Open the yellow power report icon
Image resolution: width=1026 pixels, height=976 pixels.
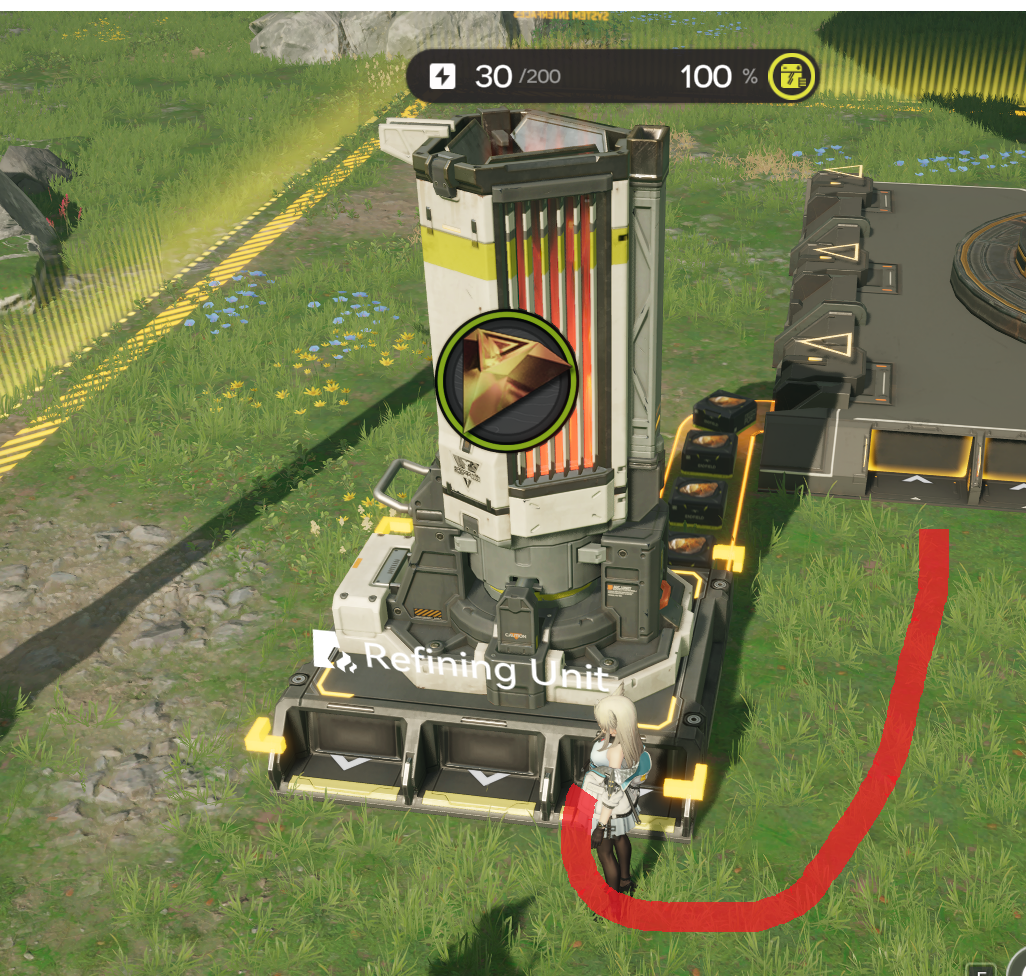point(792,76)
